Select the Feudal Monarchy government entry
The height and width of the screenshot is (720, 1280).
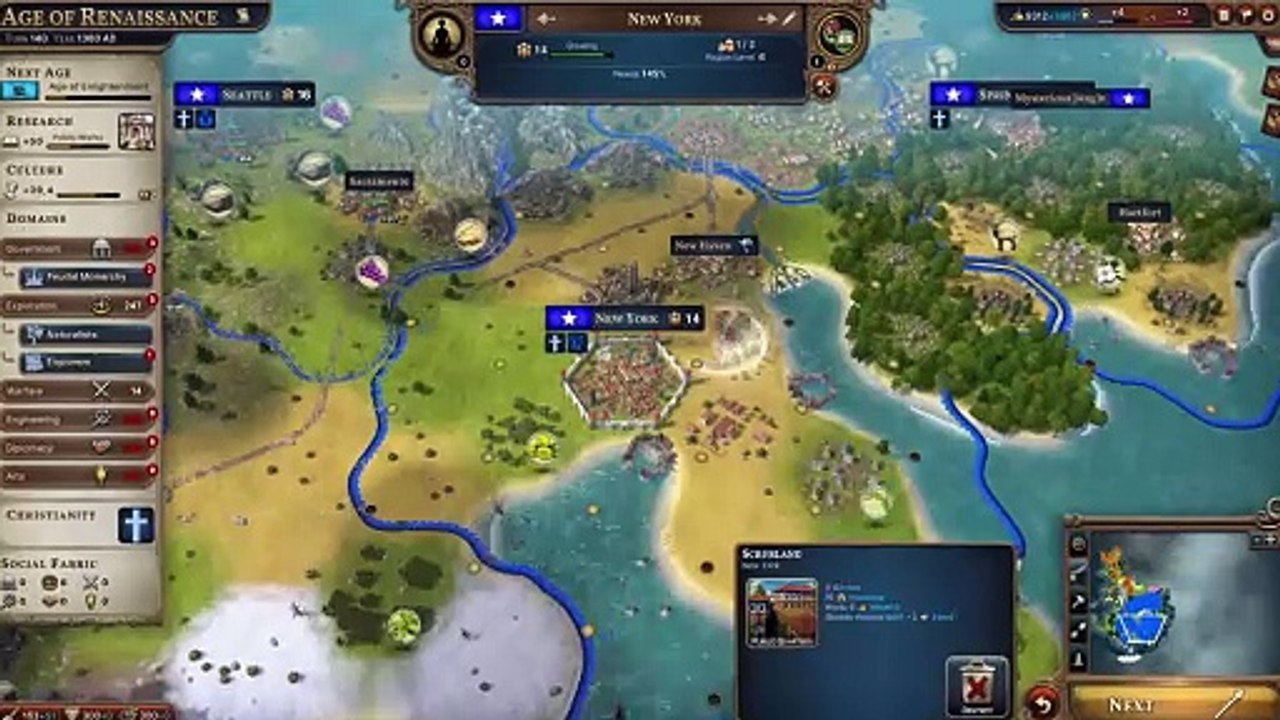pos(85,276)
